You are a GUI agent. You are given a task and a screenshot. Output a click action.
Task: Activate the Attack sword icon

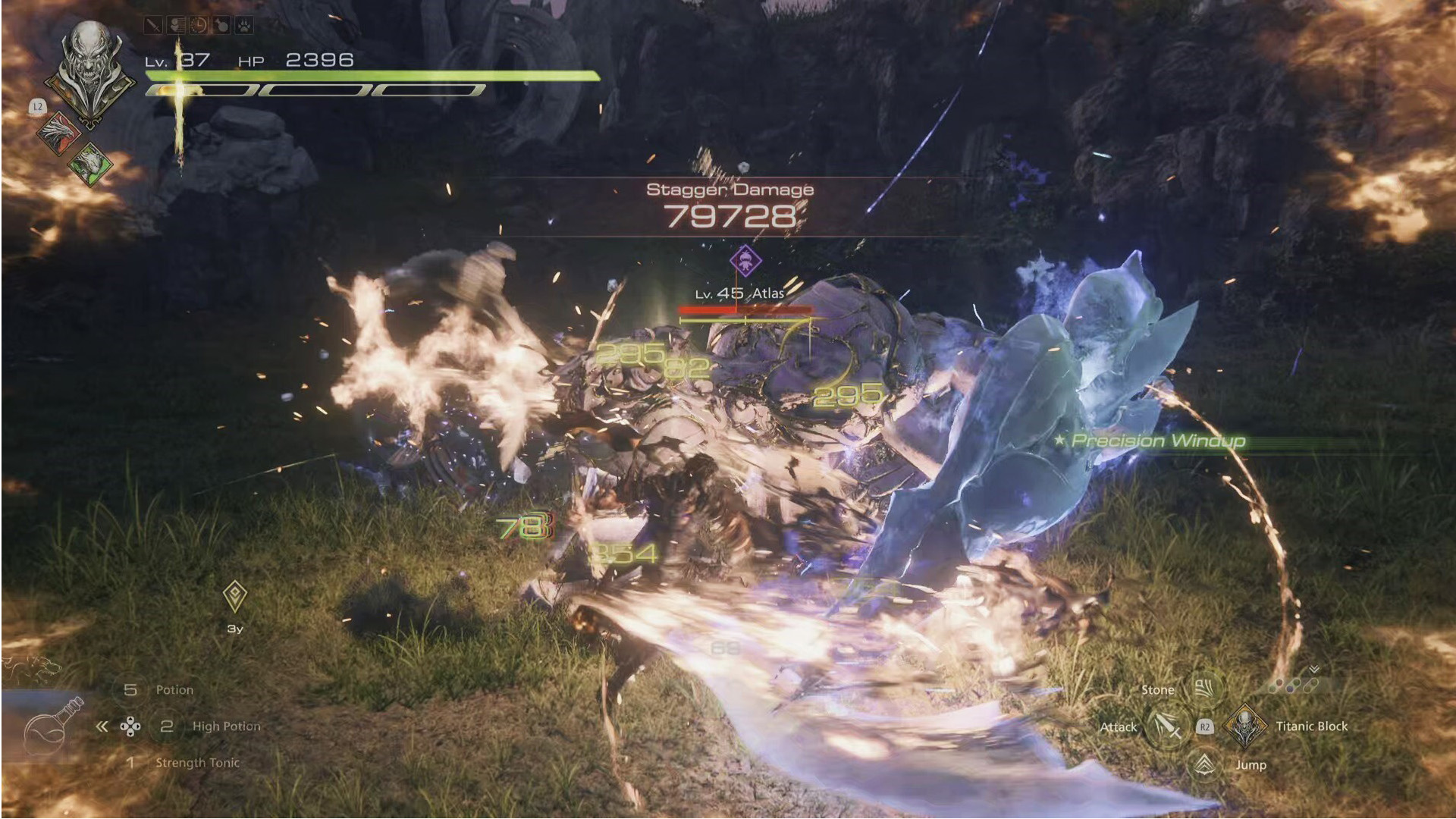1166,726
